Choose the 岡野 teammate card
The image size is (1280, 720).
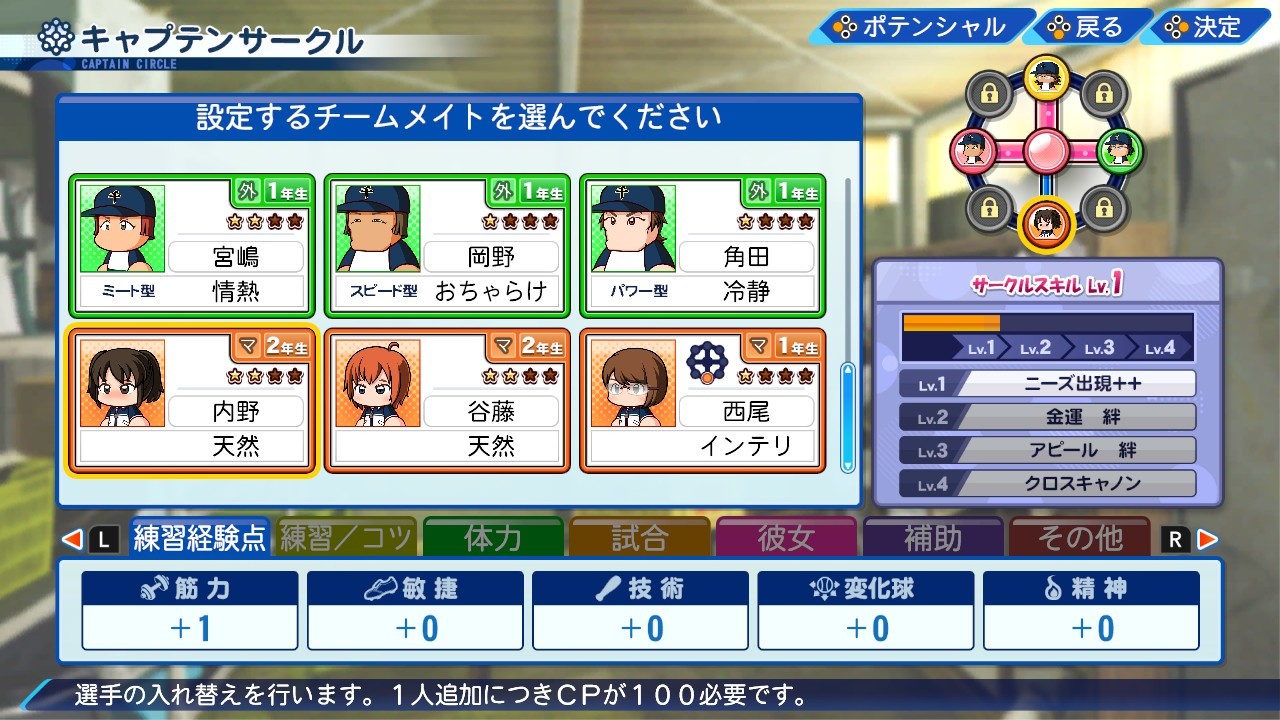[x=447, y=245]
